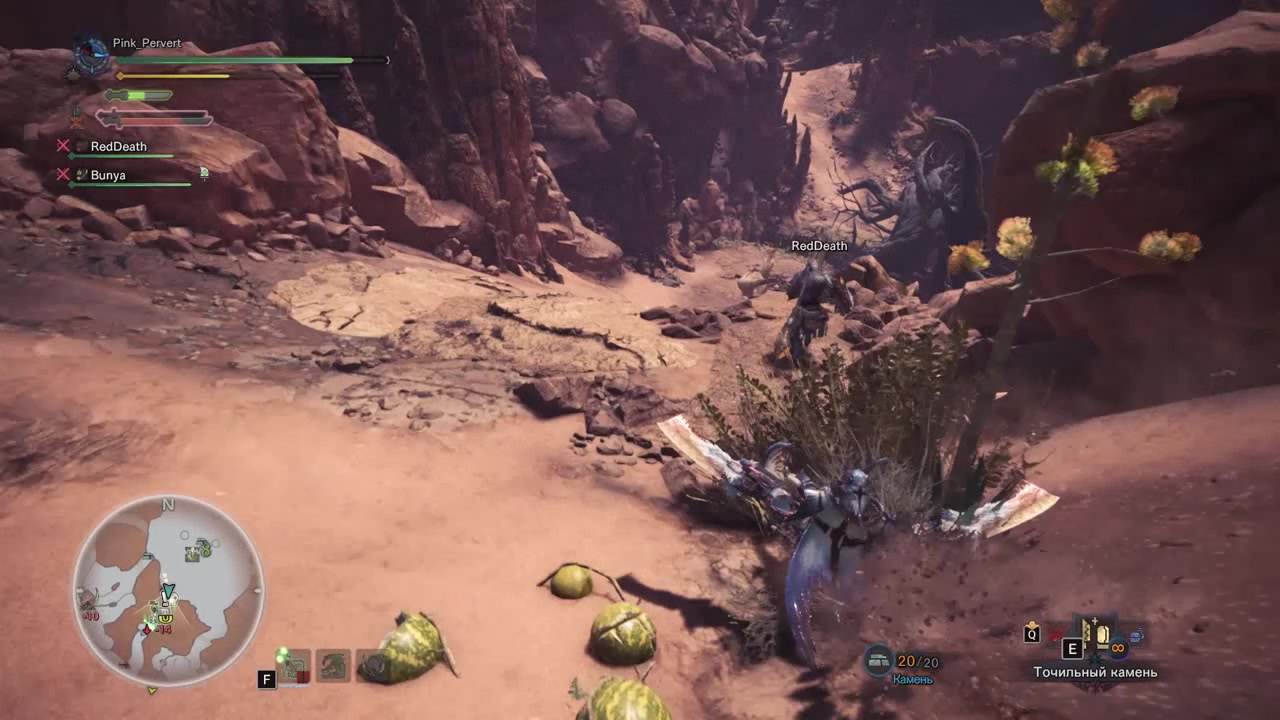The height and width of the screenshot is (720, 1280).
Task: Expand the item bar using the E key prompt
Action: tap(1072, 649)
